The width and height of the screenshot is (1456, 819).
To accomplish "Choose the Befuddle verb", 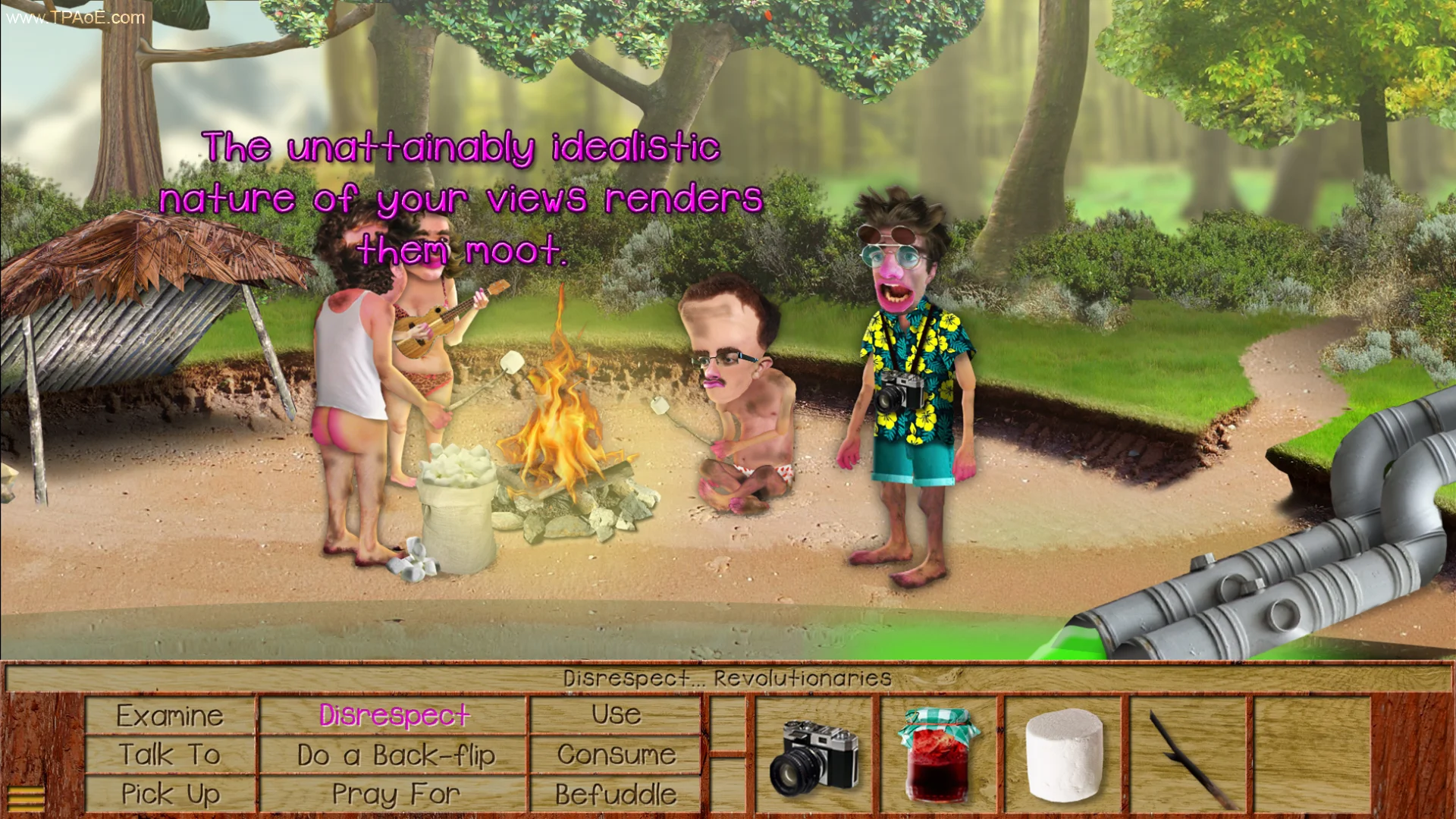I will tap(616, 794).
